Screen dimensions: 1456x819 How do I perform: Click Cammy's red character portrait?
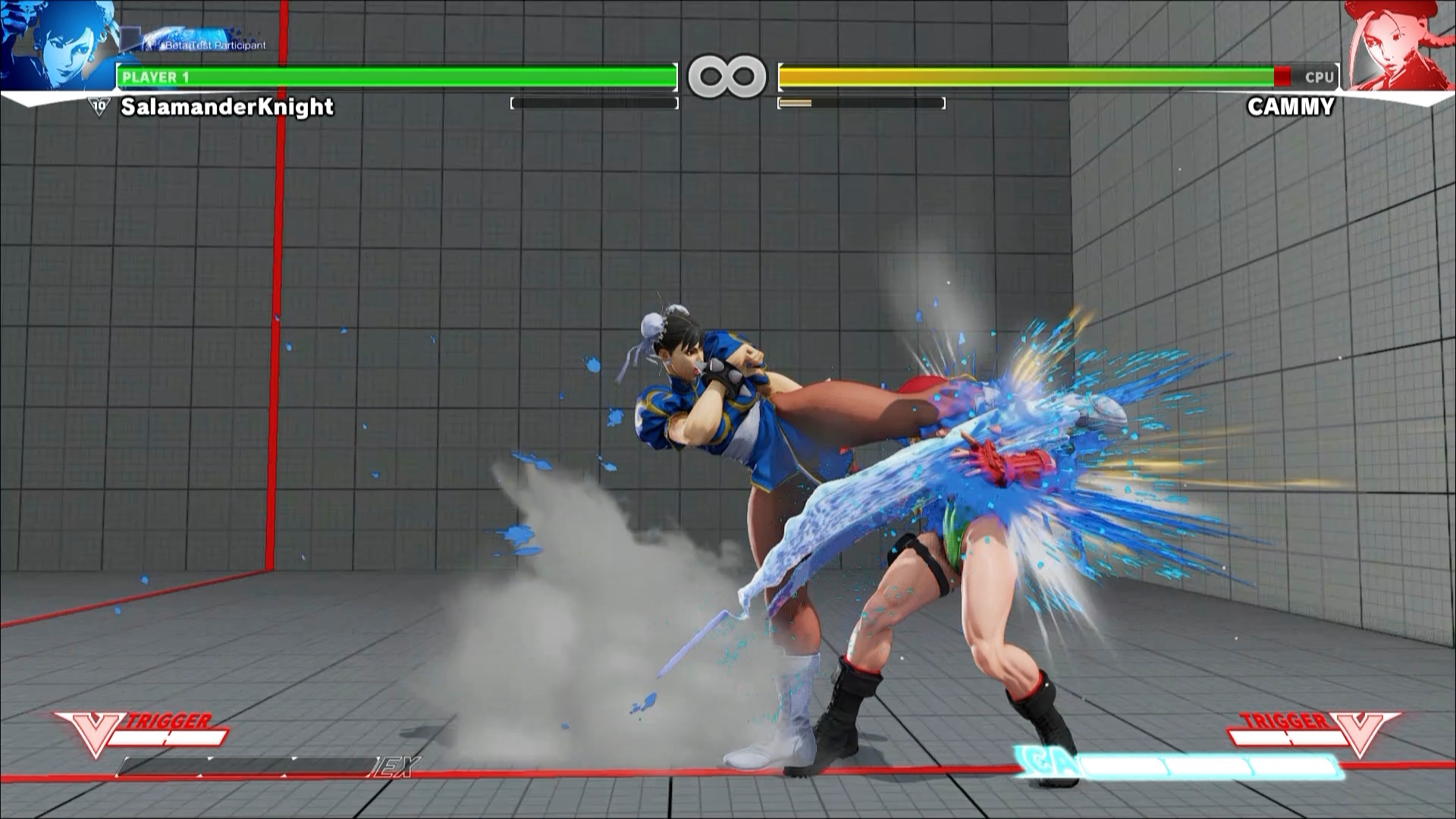(1399, 44)
